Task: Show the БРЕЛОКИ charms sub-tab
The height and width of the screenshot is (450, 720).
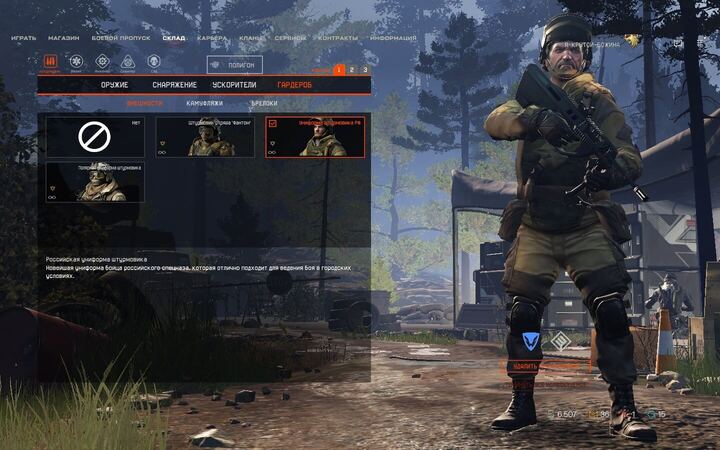Action: [x=264, y=103]
